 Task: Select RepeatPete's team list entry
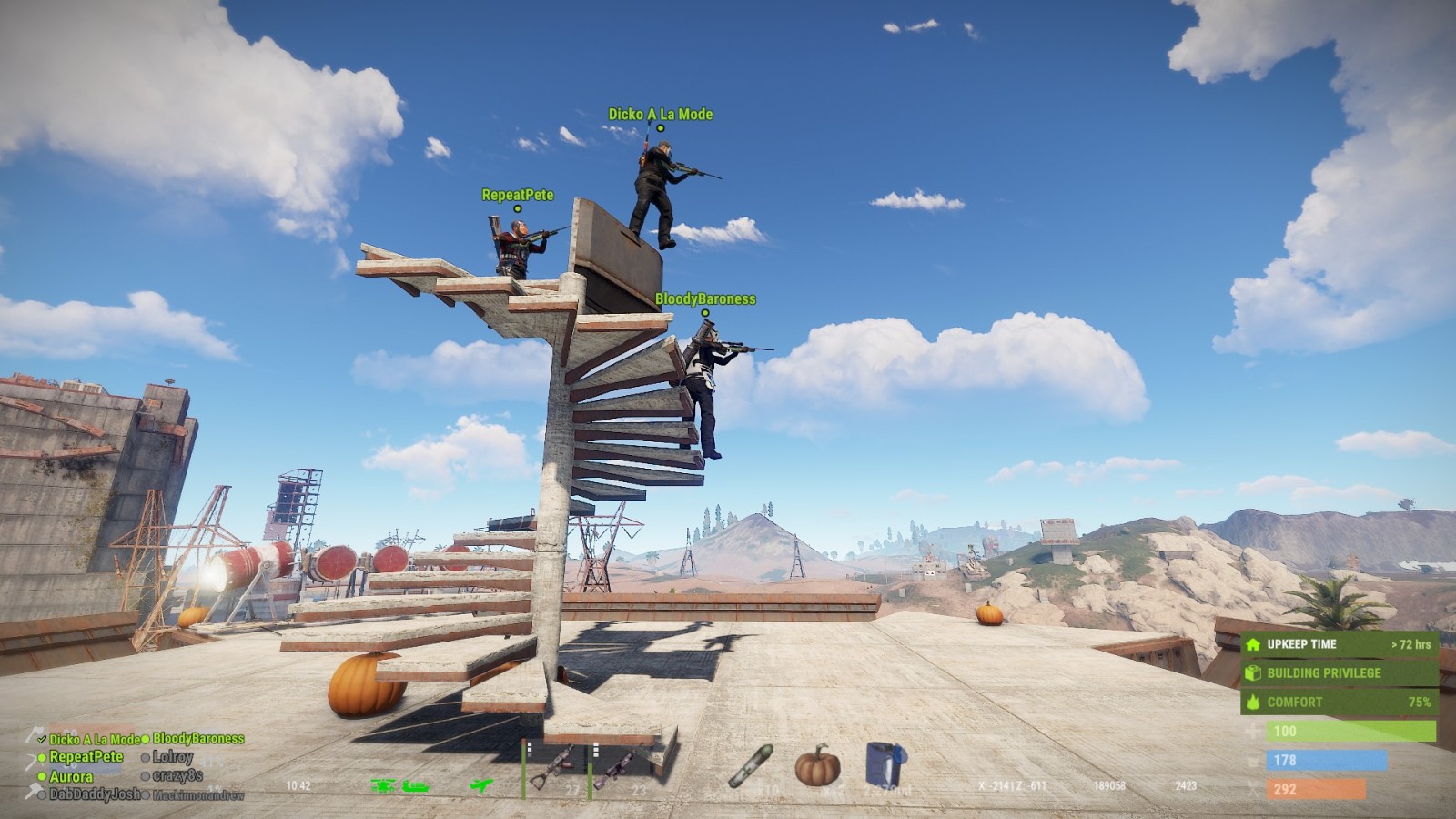coord(86,757)
